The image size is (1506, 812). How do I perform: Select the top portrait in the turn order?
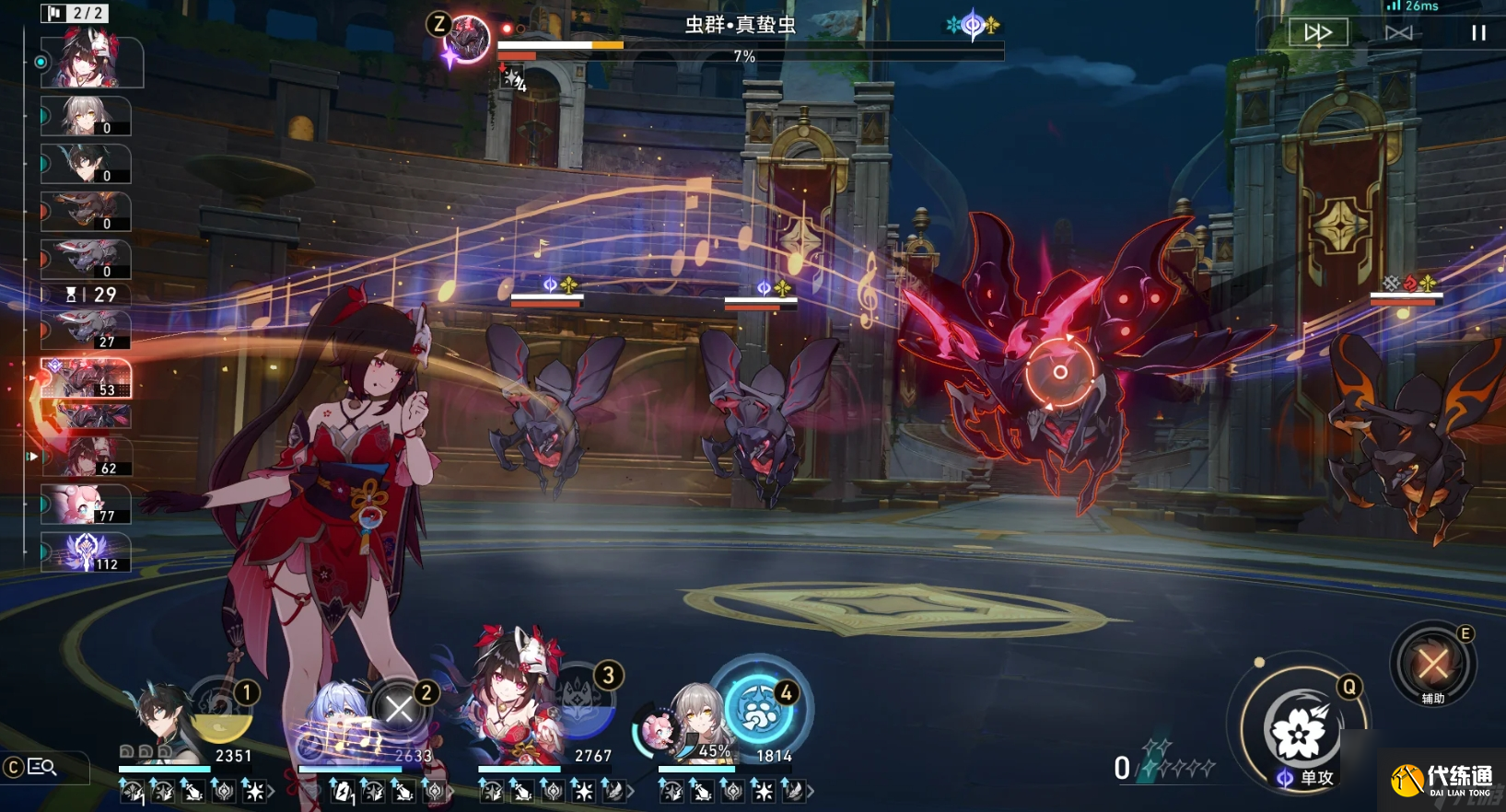point(90,61)
